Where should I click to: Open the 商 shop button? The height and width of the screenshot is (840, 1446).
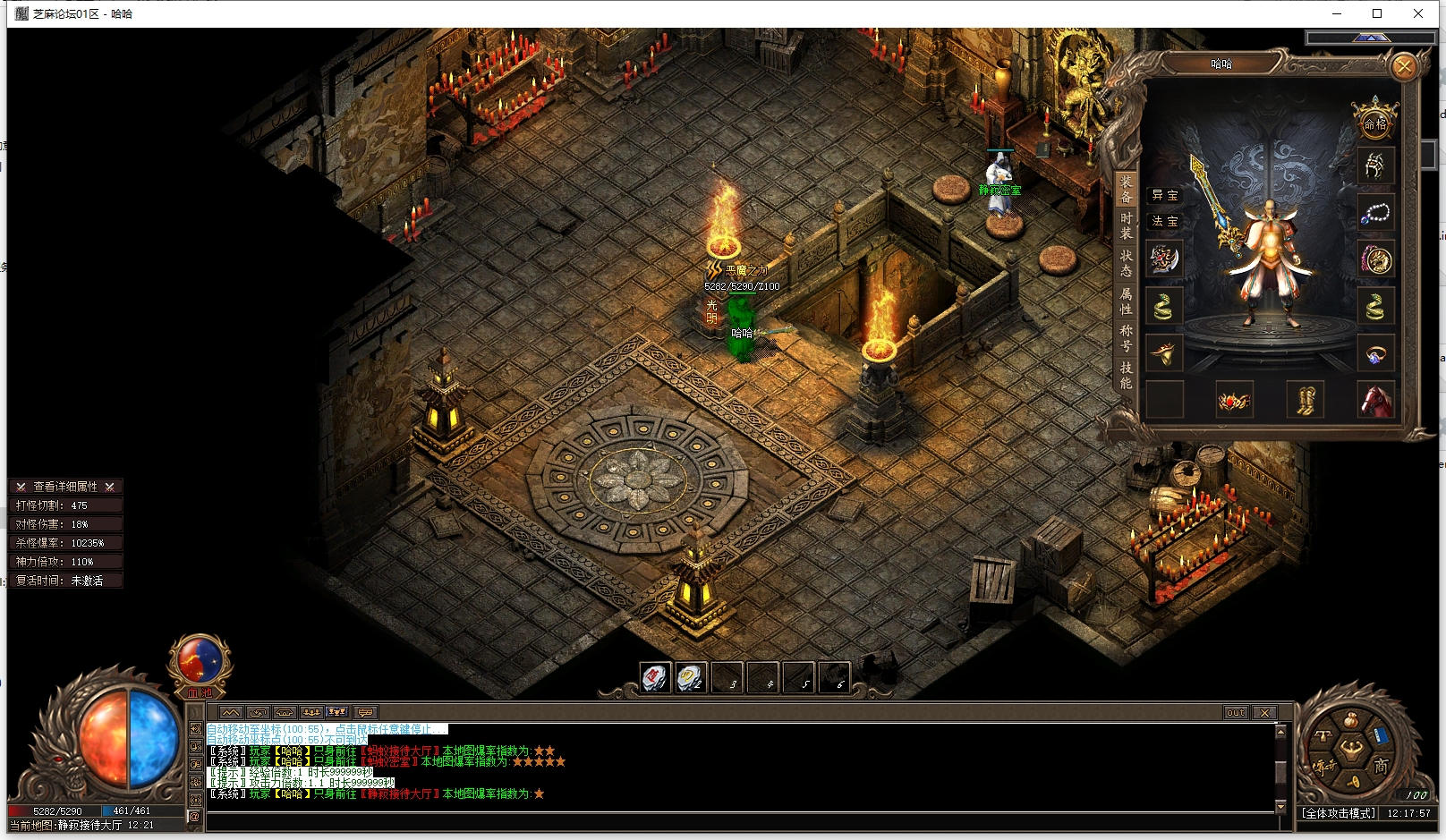pos(1381,767)
